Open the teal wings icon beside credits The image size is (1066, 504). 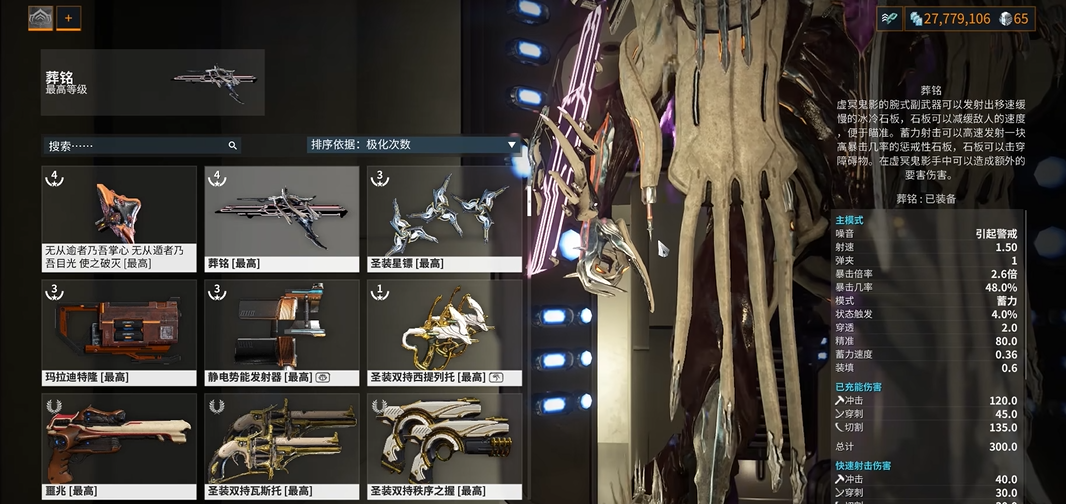(890, 18)
